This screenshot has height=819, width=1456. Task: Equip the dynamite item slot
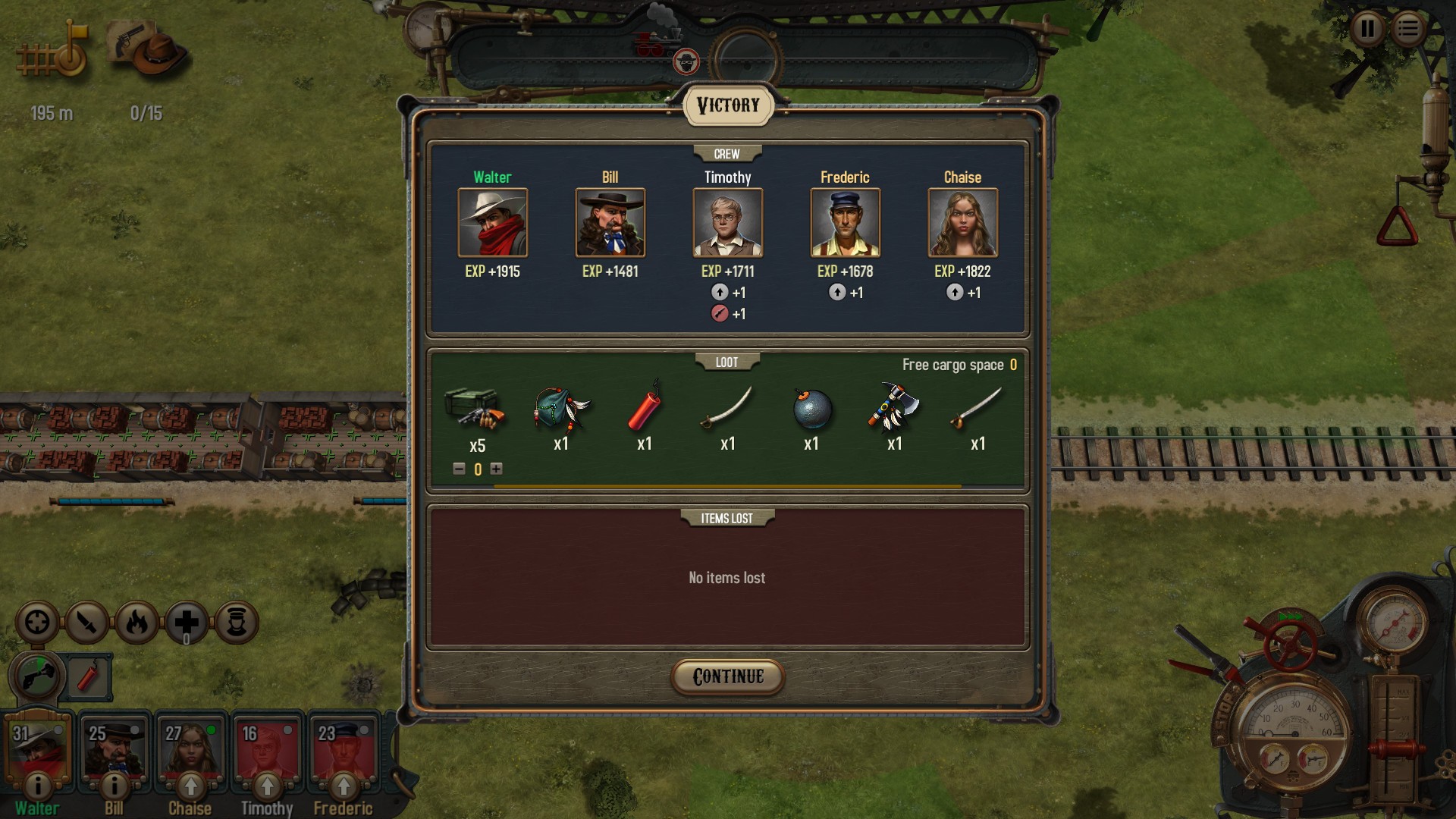(x=89, y=676)
